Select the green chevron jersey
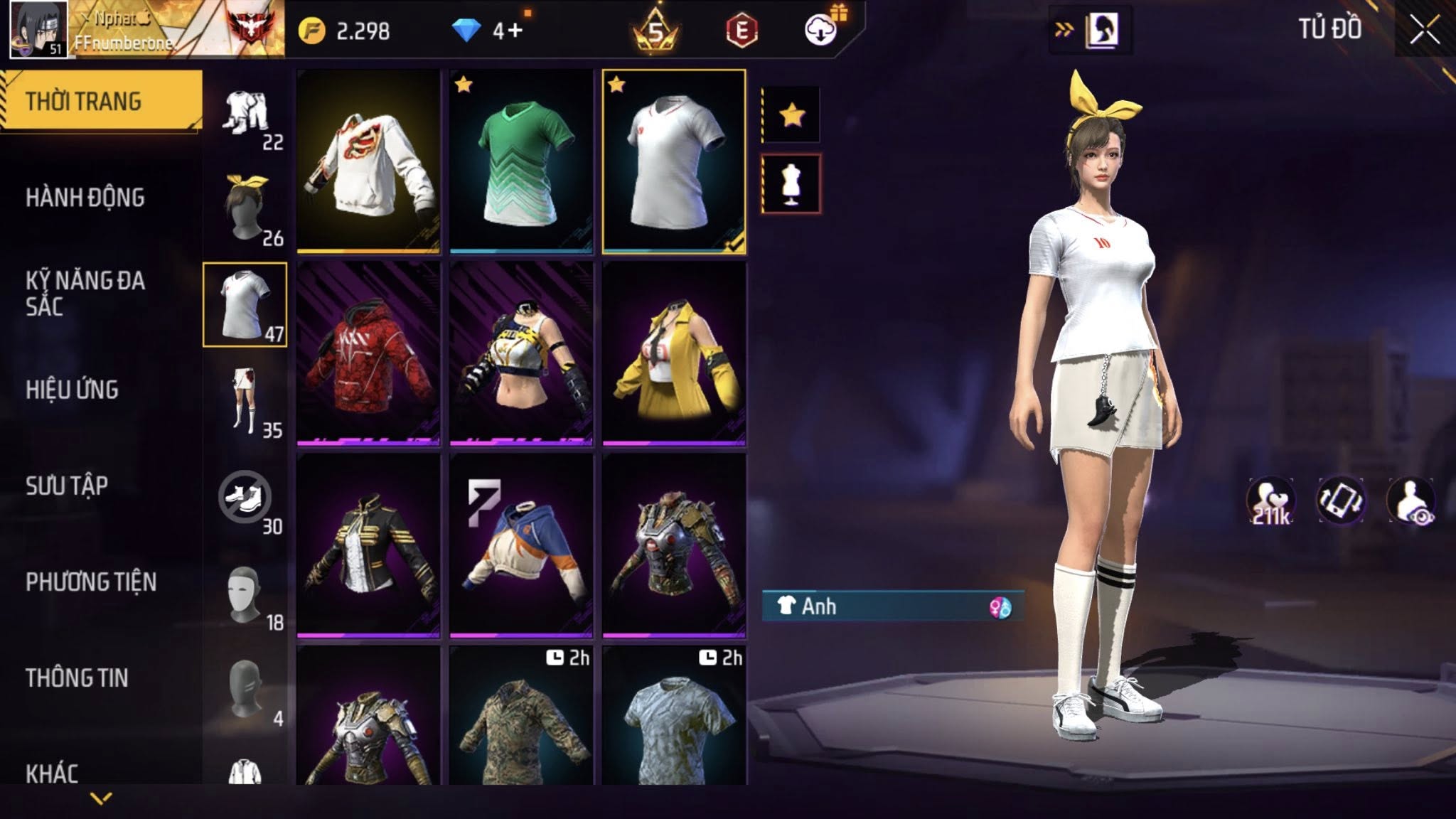1456x819 pixels. point(521,162)
